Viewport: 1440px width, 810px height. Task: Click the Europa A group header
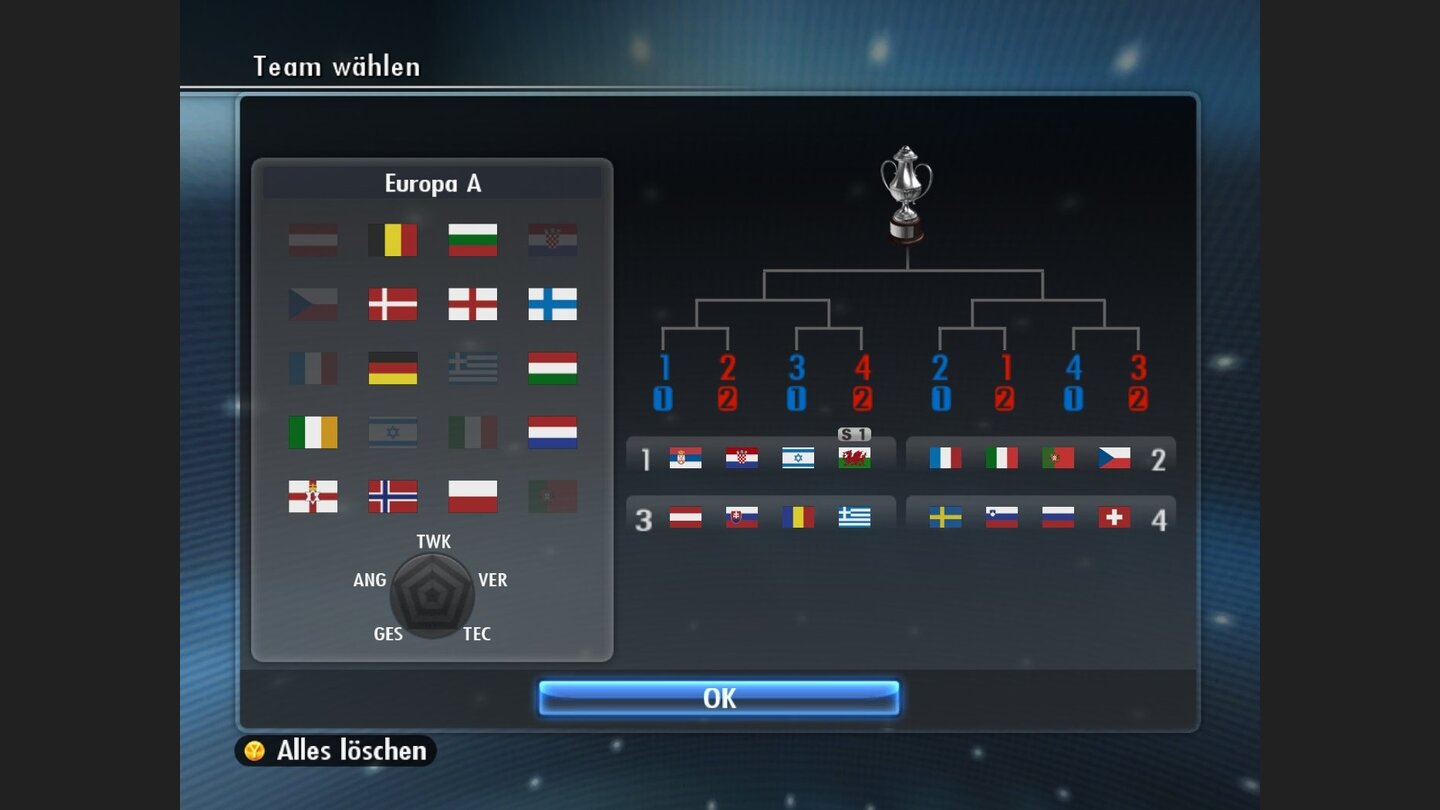[434, 183]
